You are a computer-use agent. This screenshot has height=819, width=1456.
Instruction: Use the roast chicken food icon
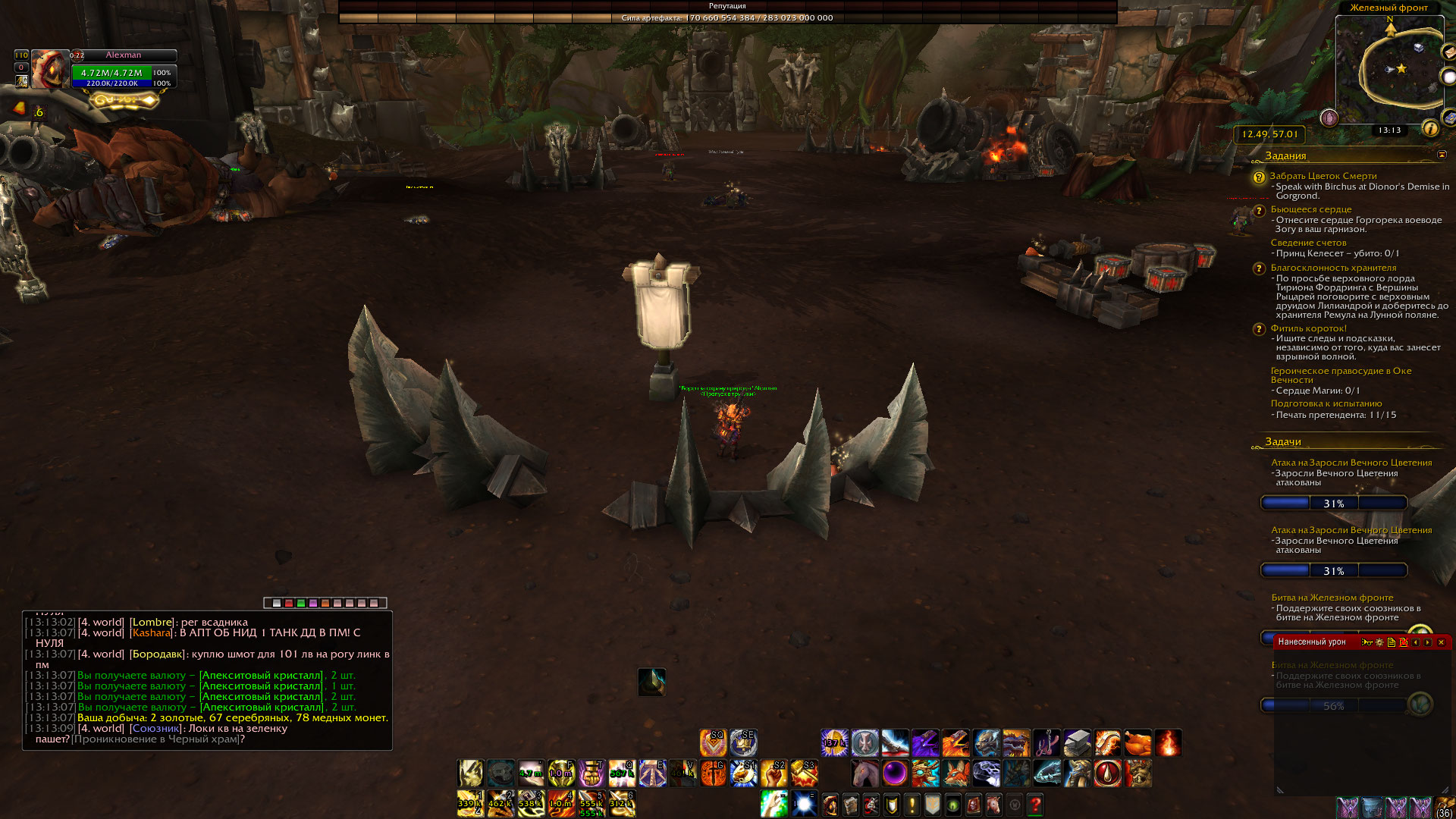1137,743
